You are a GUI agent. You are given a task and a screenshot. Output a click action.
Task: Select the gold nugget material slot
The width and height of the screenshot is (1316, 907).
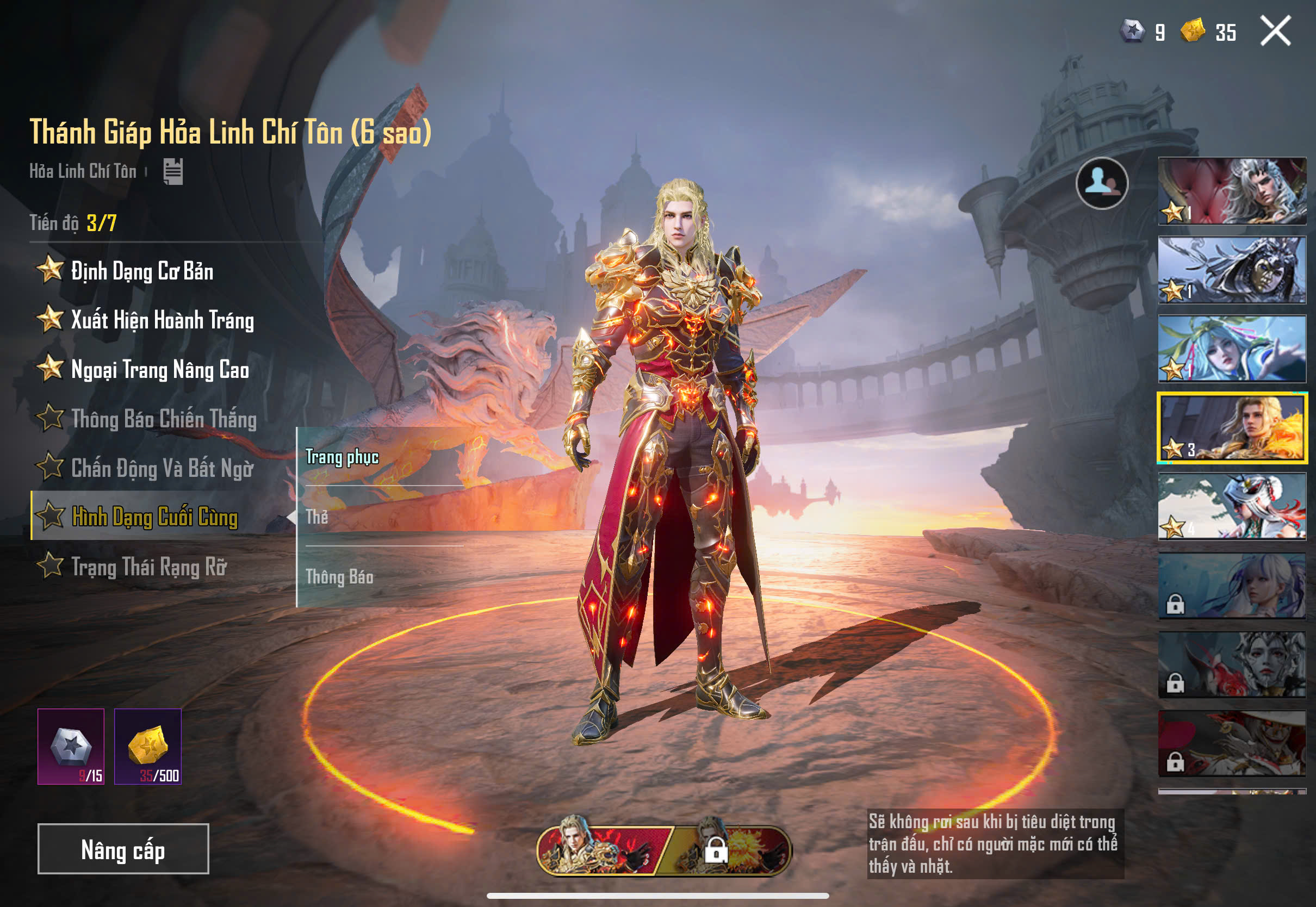tap(148, 746)
